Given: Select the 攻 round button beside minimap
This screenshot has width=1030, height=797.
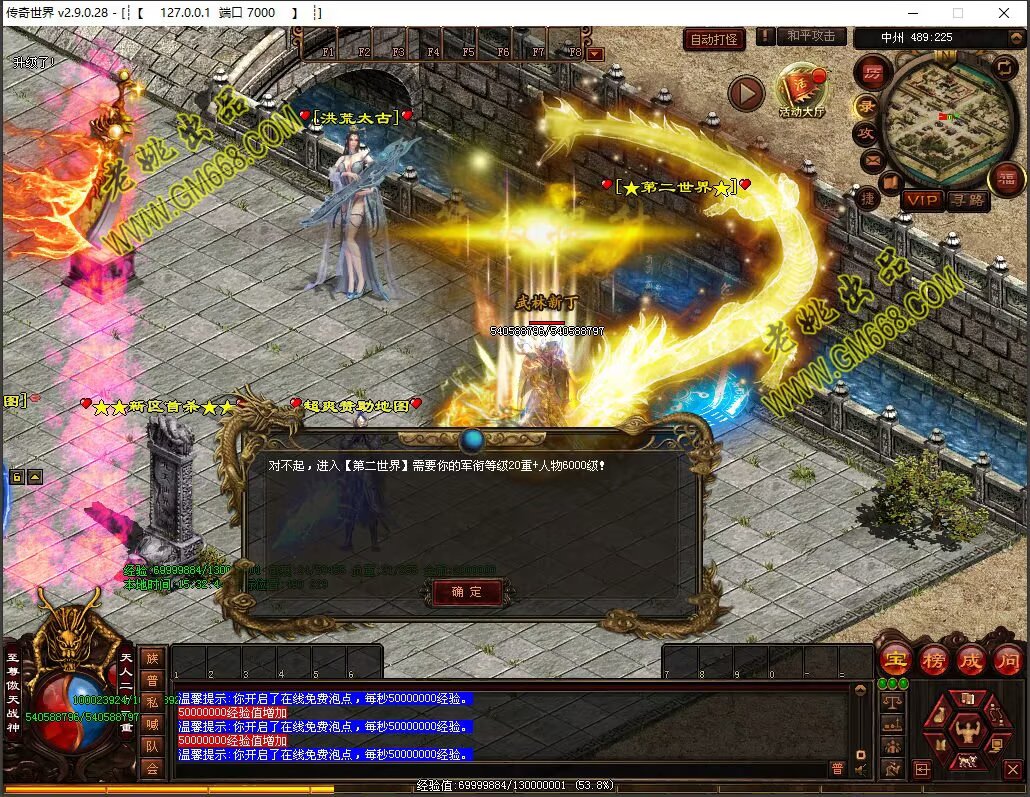Looking at the screenshot, I should pyautogui.click(x=864, y=133).
